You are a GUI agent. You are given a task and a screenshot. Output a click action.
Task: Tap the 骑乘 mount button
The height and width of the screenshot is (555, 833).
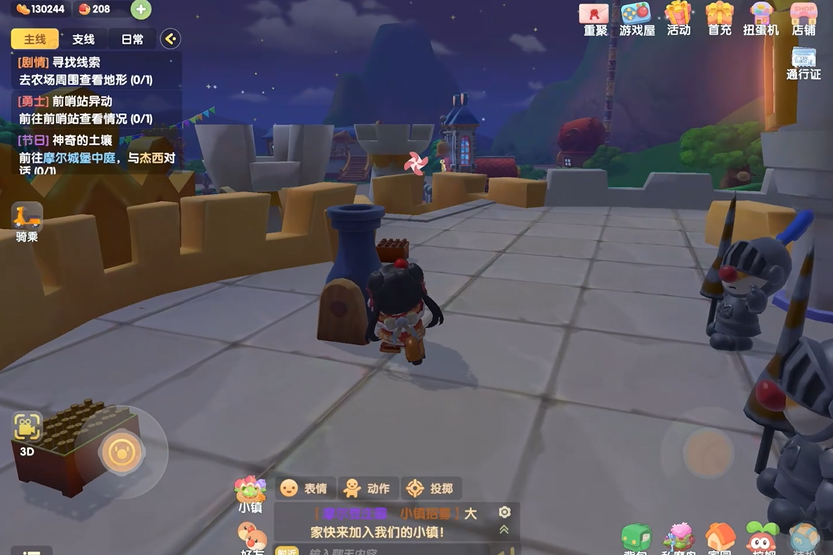click(27, 221)
